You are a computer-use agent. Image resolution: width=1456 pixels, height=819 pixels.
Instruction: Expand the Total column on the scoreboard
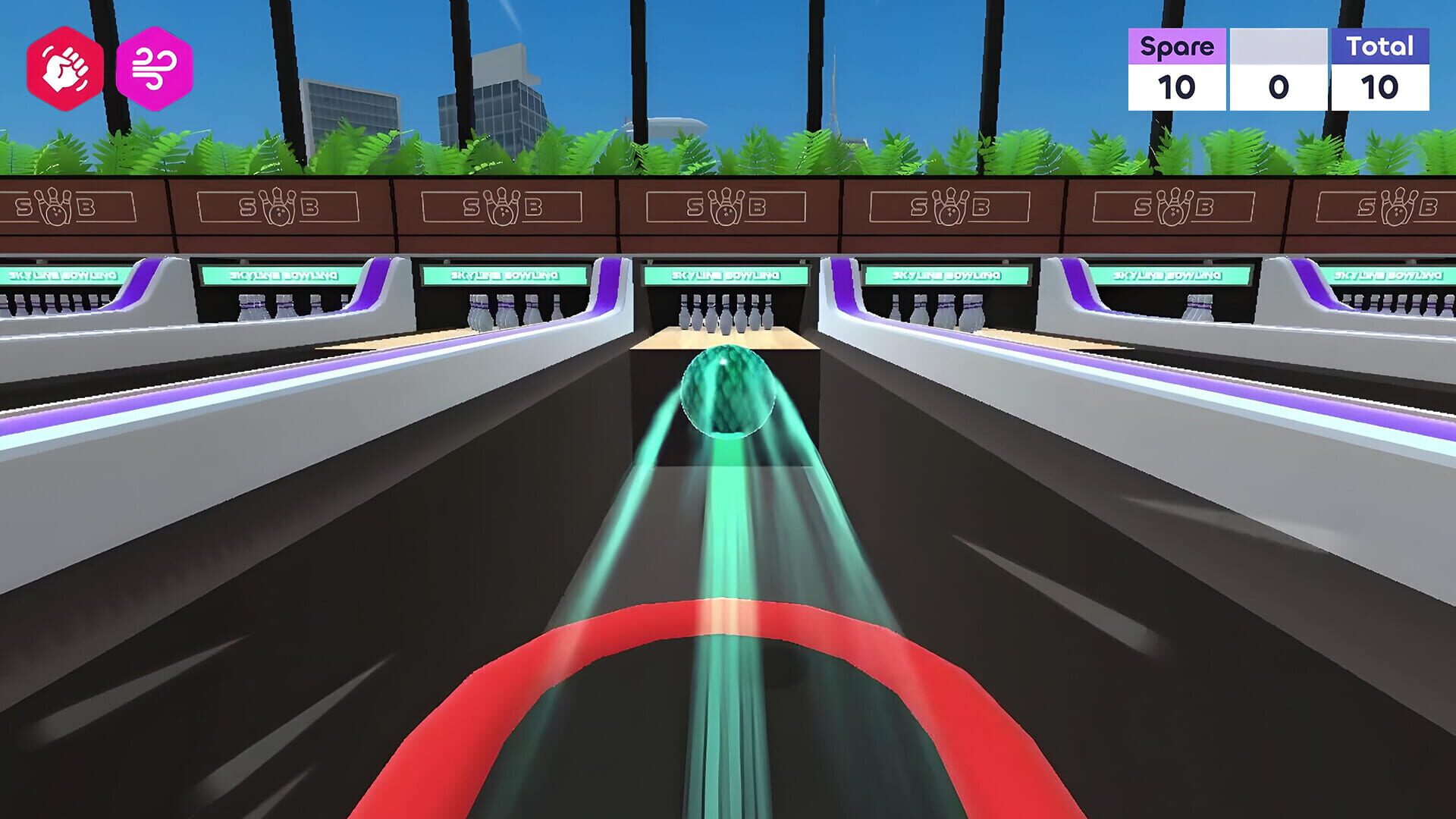(x=1383, y=45)
